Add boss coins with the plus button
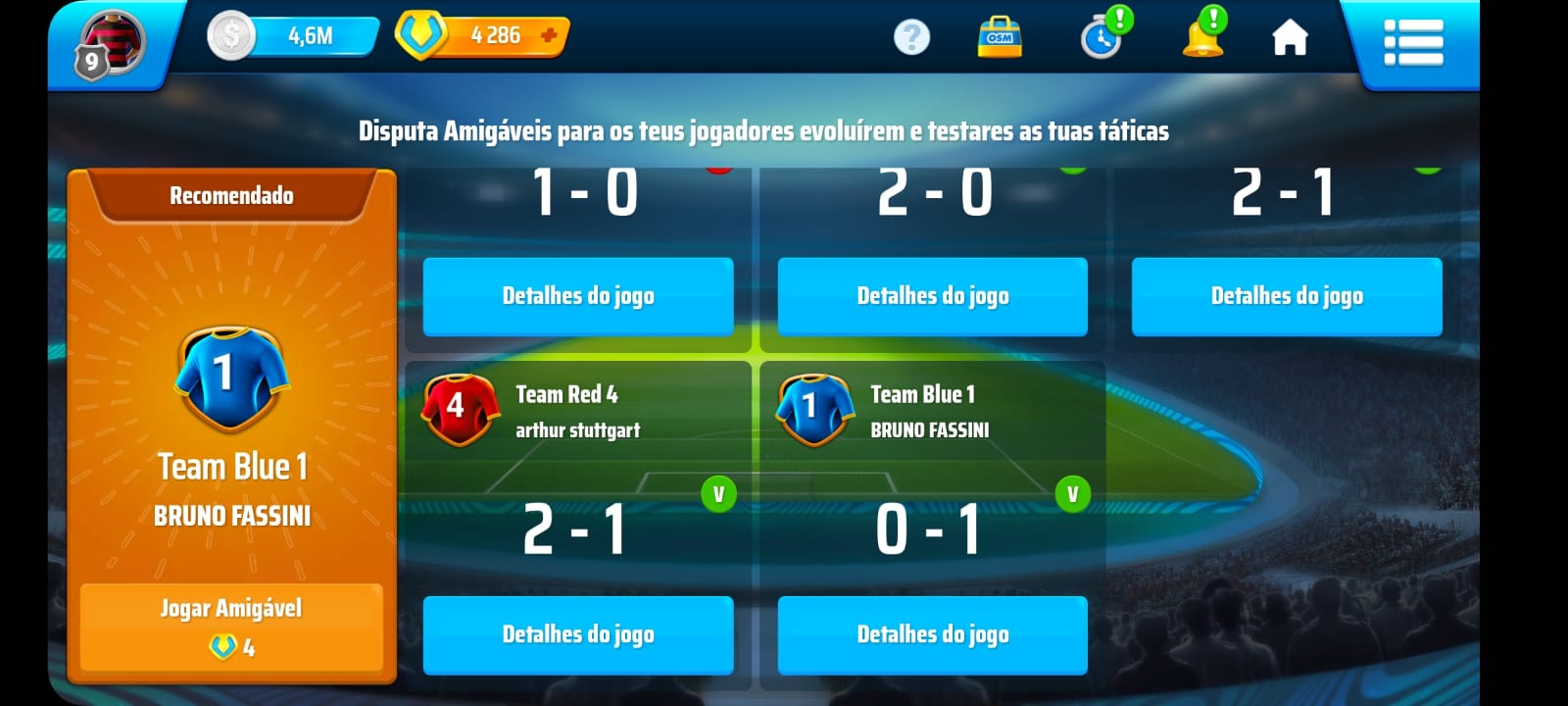 549,36
